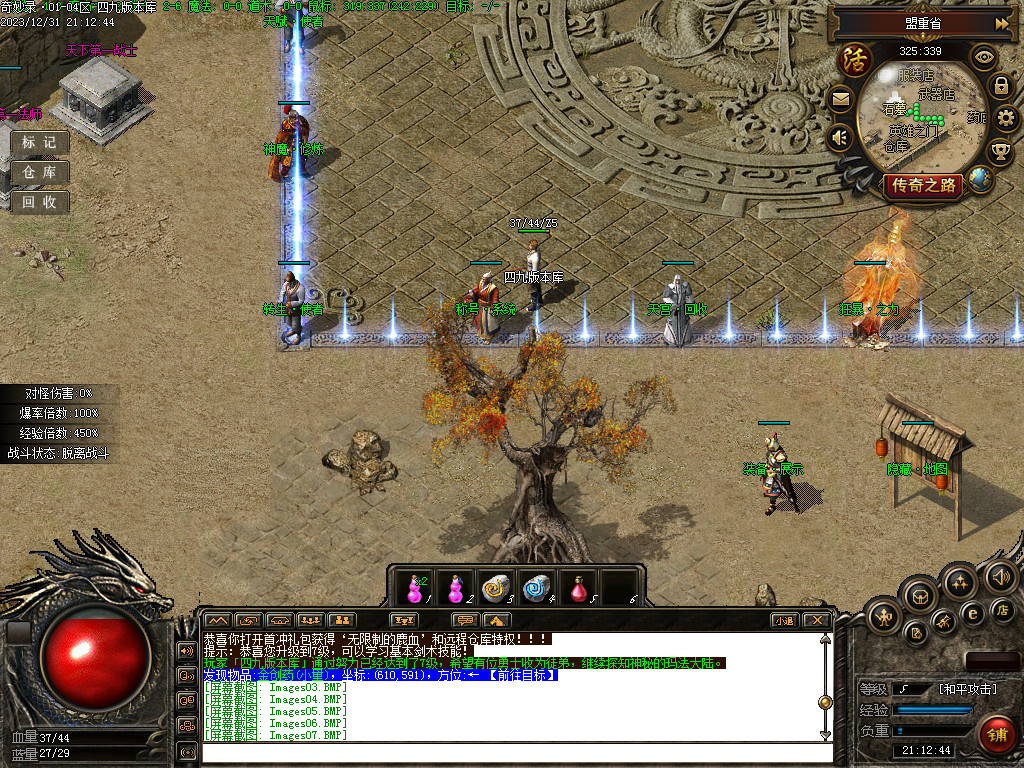Image resolution: width=1024 pixels, height=768 pixels.
Task: Toggle the eye visibility icon
Action: tap(985, 56)
